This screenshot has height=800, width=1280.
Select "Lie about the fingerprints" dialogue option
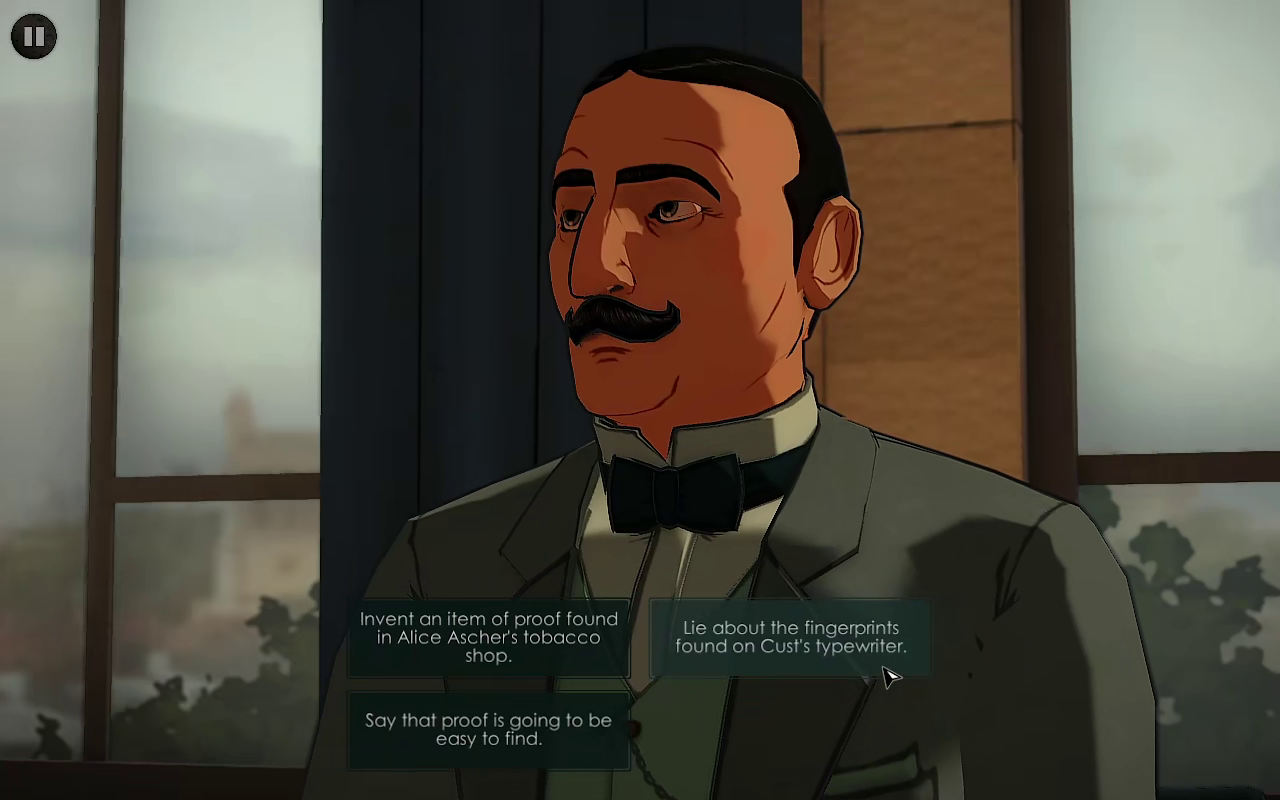[790, 637]
